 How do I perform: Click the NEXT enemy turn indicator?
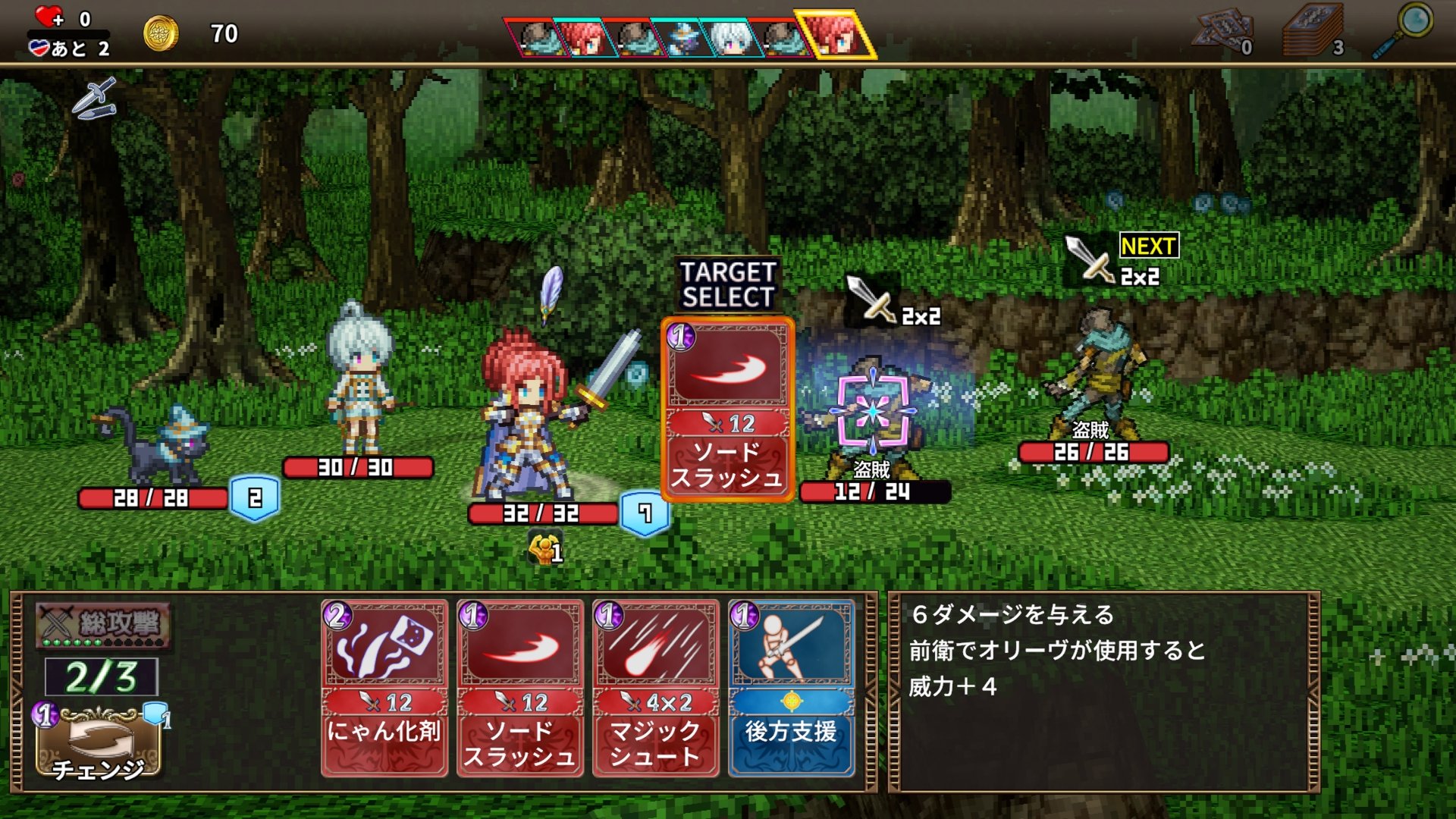(1150, 246)
